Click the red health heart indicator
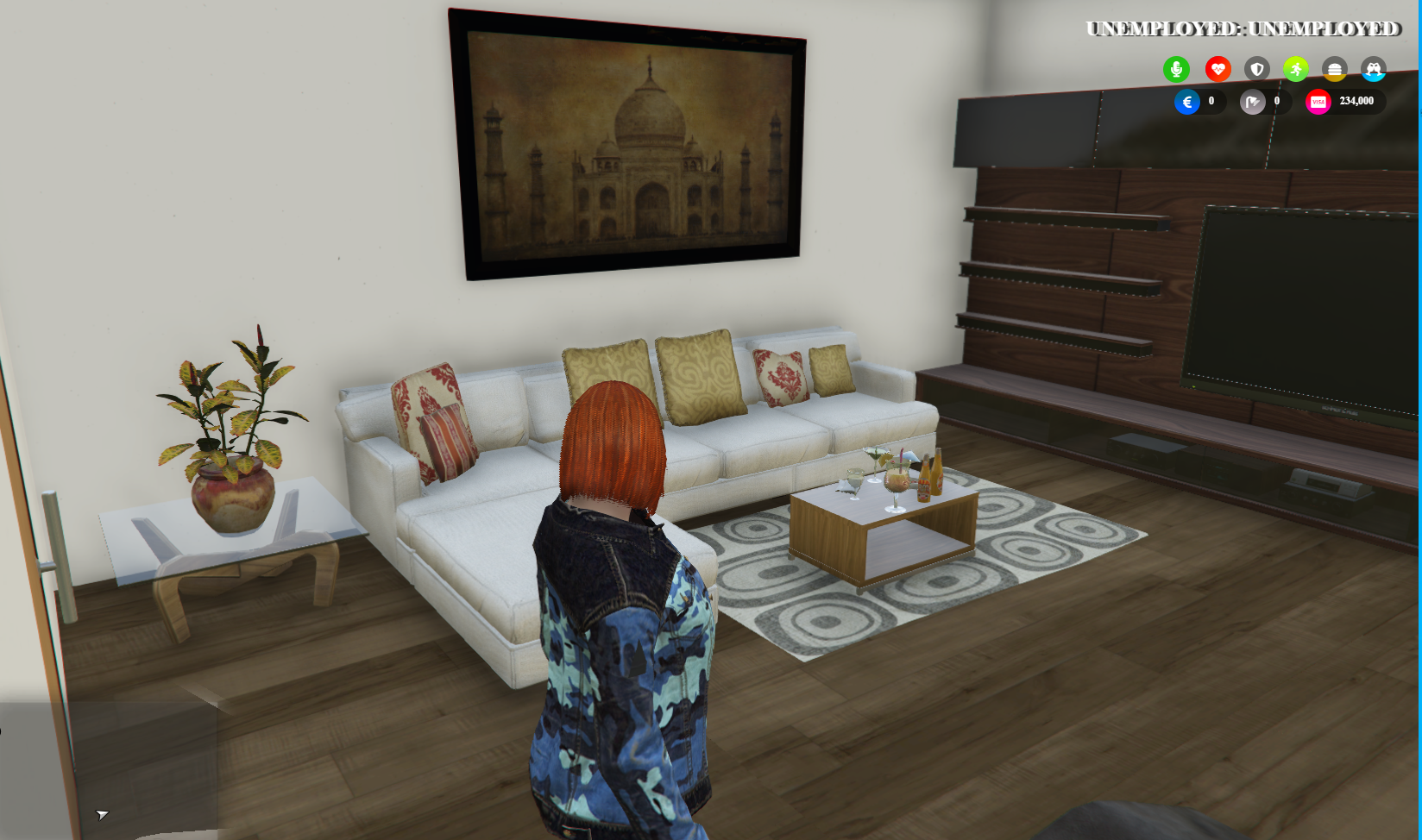Image resolution: width=1422 pixels, height=840 pixels. (1218, 70)
